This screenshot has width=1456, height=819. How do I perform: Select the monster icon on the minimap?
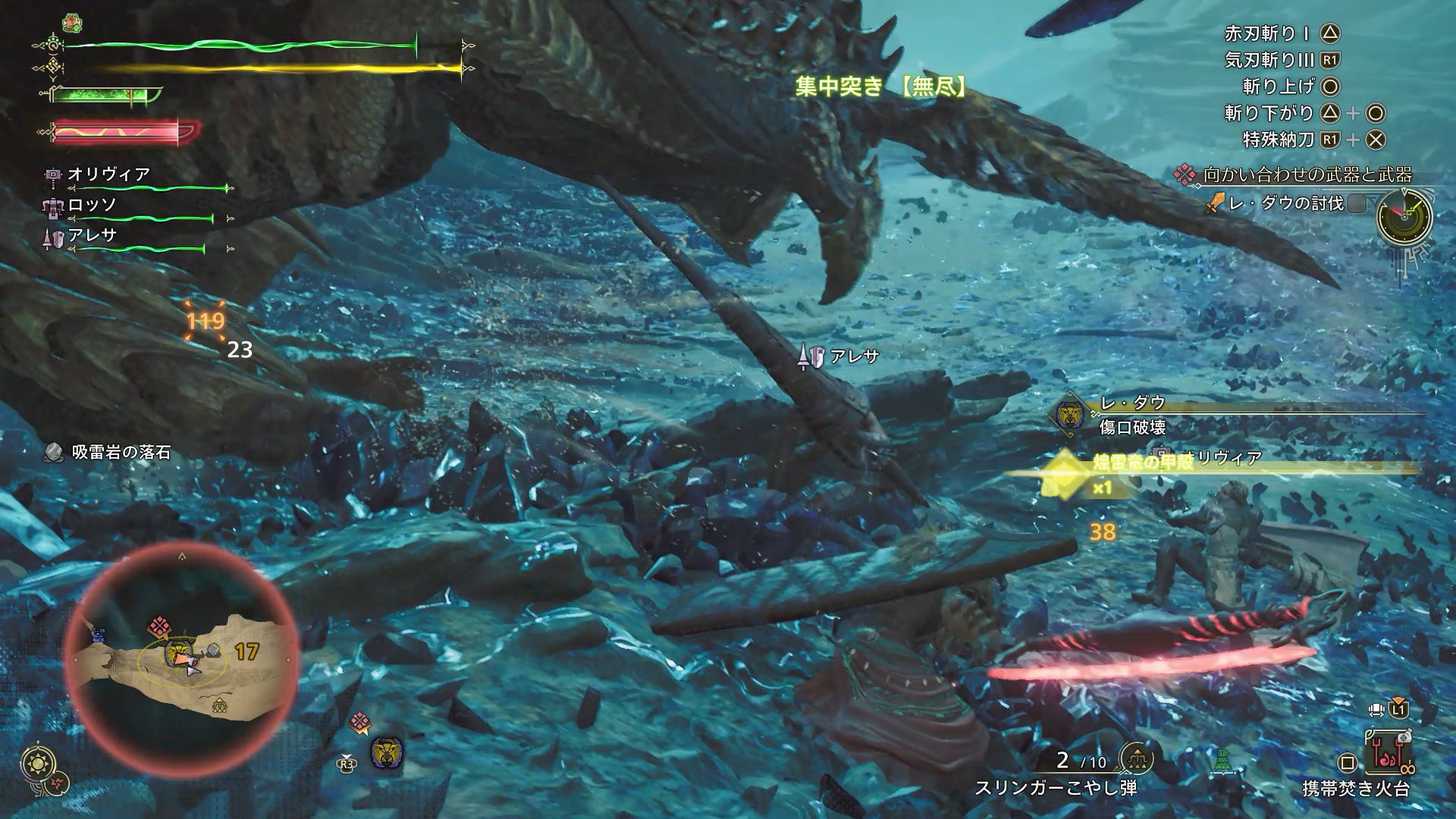pyautogui.click(x=177, y=650)
